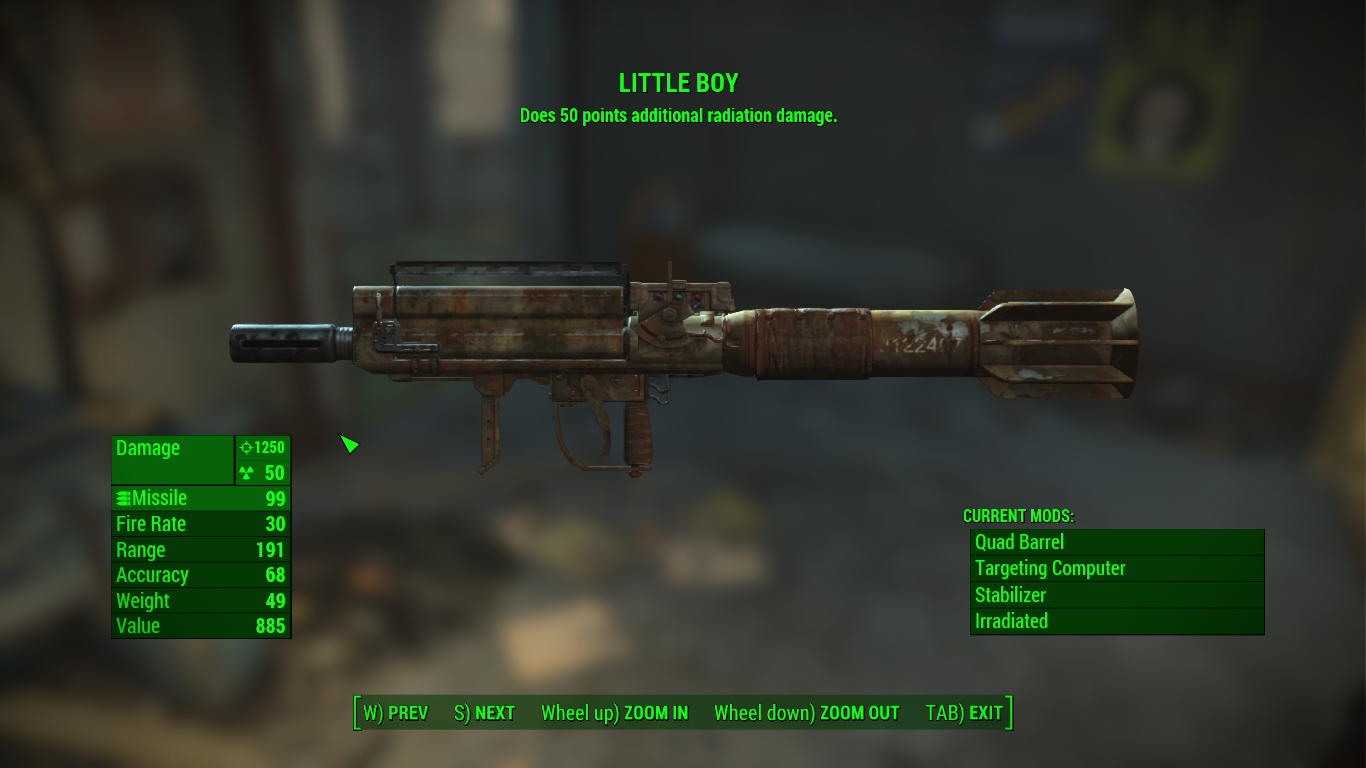Choose ZOOM IN on the weapon

614,713
